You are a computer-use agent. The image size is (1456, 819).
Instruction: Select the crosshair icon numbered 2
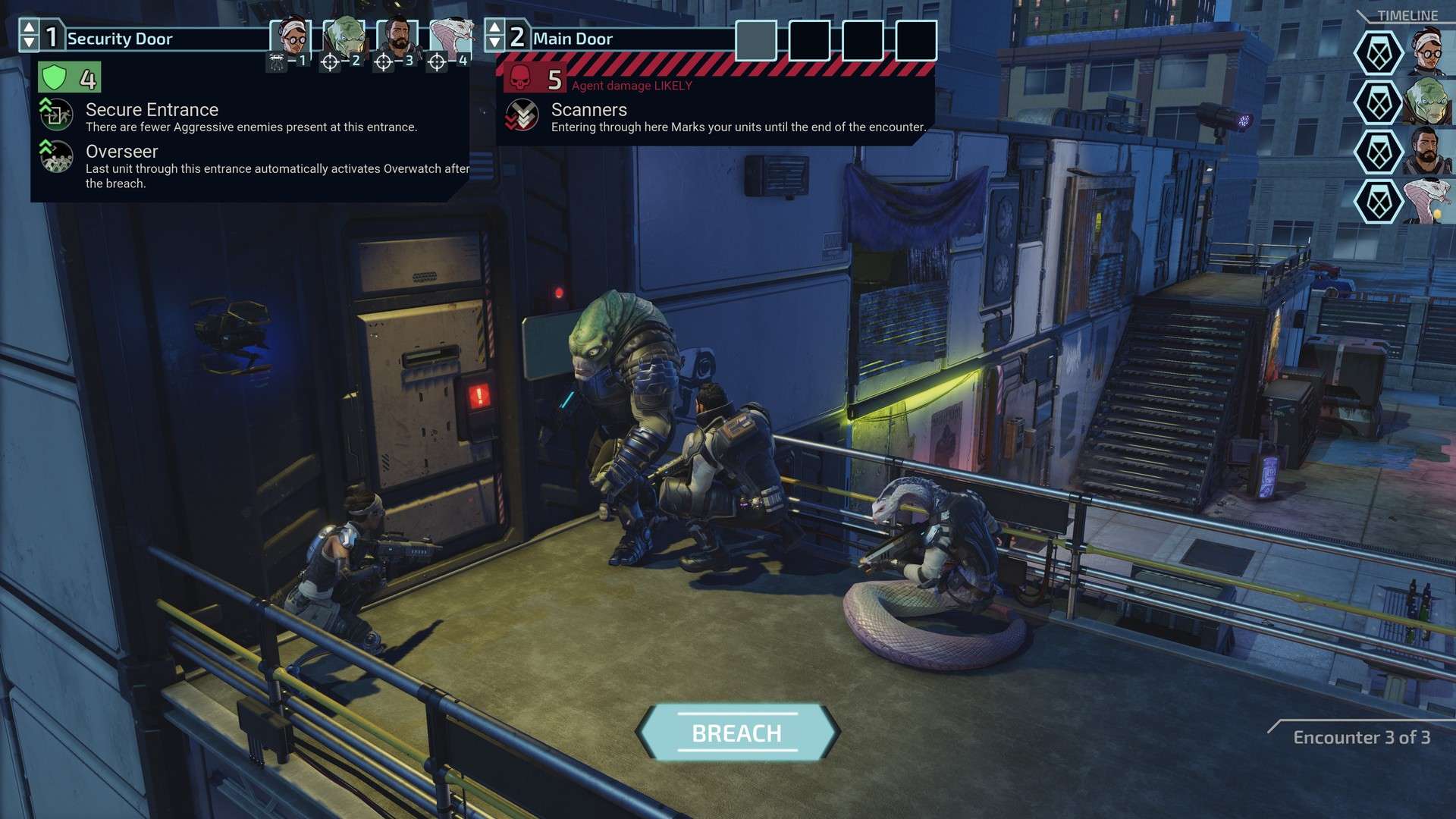330,60
